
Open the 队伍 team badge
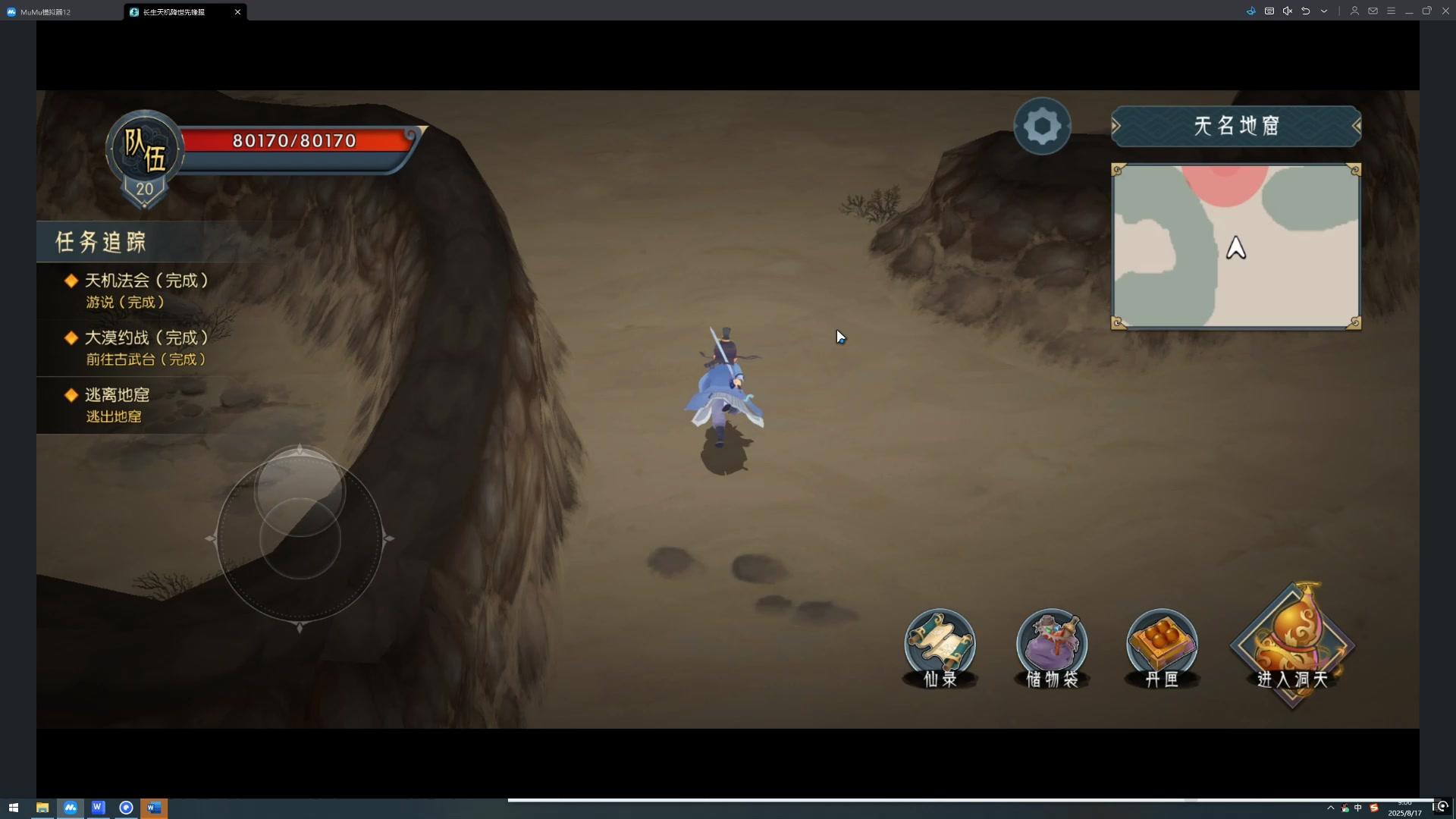(x=144, y=150)
